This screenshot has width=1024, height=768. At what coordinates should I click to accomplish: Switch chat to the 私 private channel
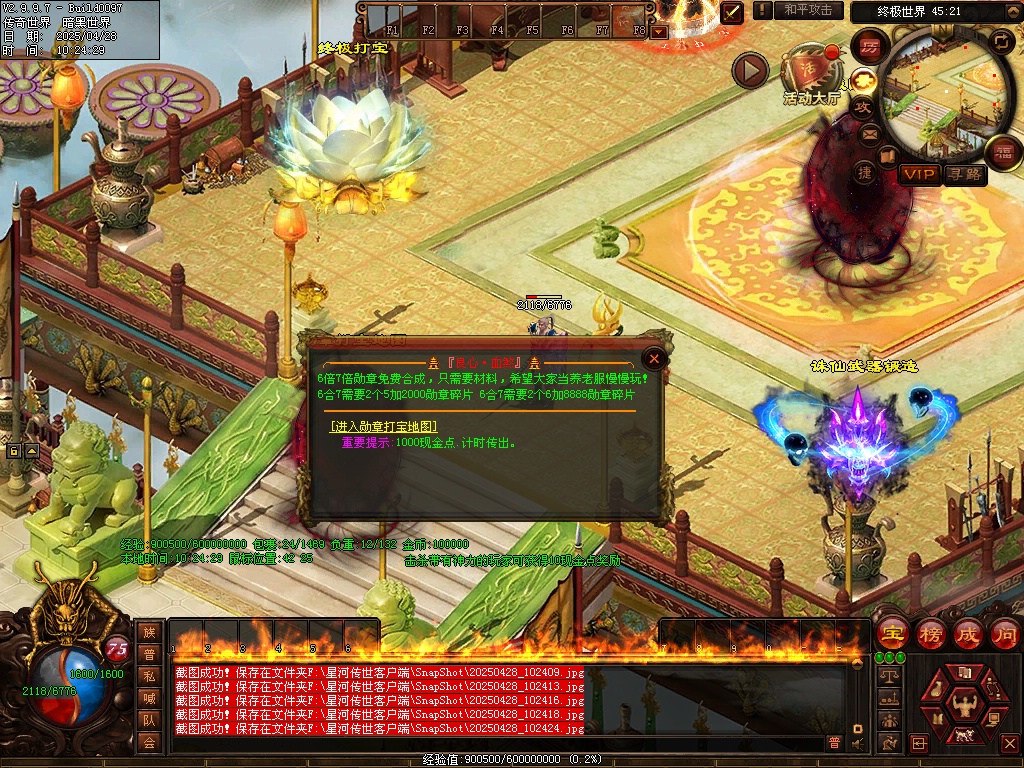[x=149, y=675]
